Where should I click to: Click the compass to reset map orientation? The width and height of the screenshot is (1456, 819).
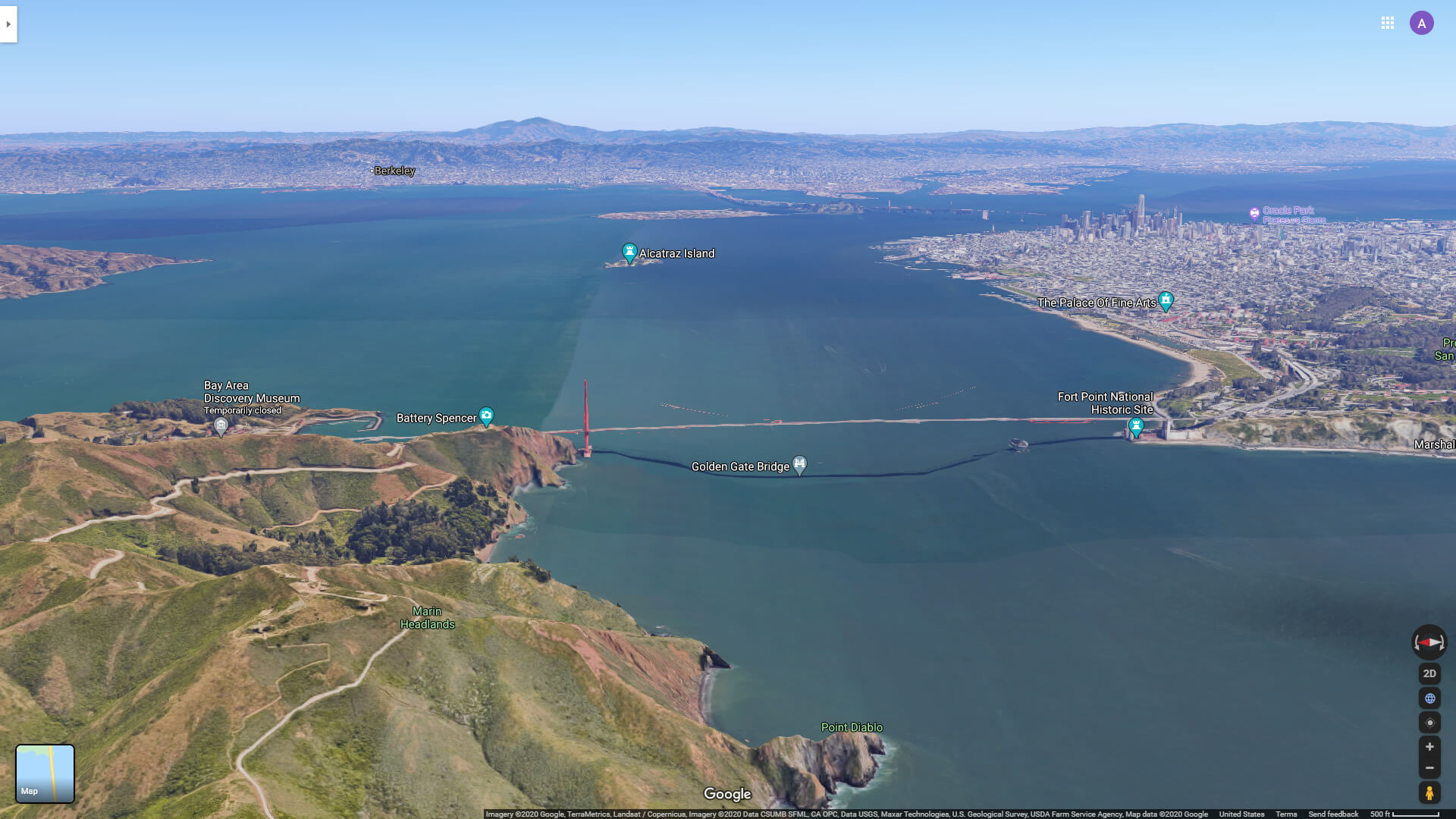pos(1429,642)
